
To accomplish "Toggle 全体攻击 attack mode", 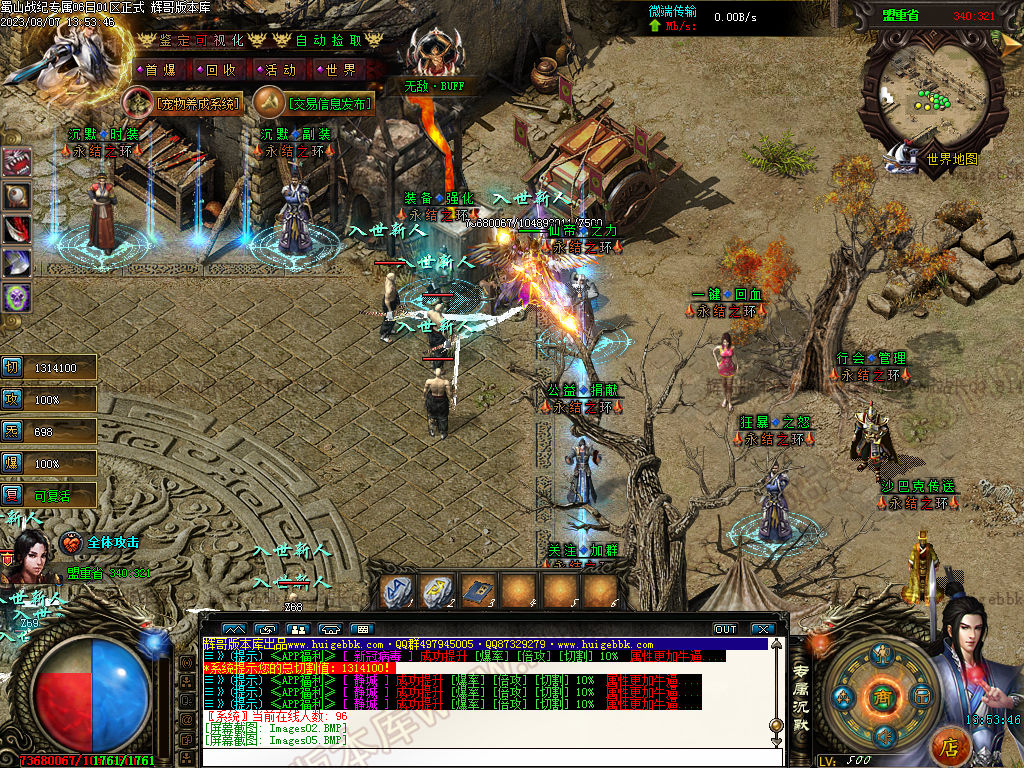I will click(x=112, y=542).
